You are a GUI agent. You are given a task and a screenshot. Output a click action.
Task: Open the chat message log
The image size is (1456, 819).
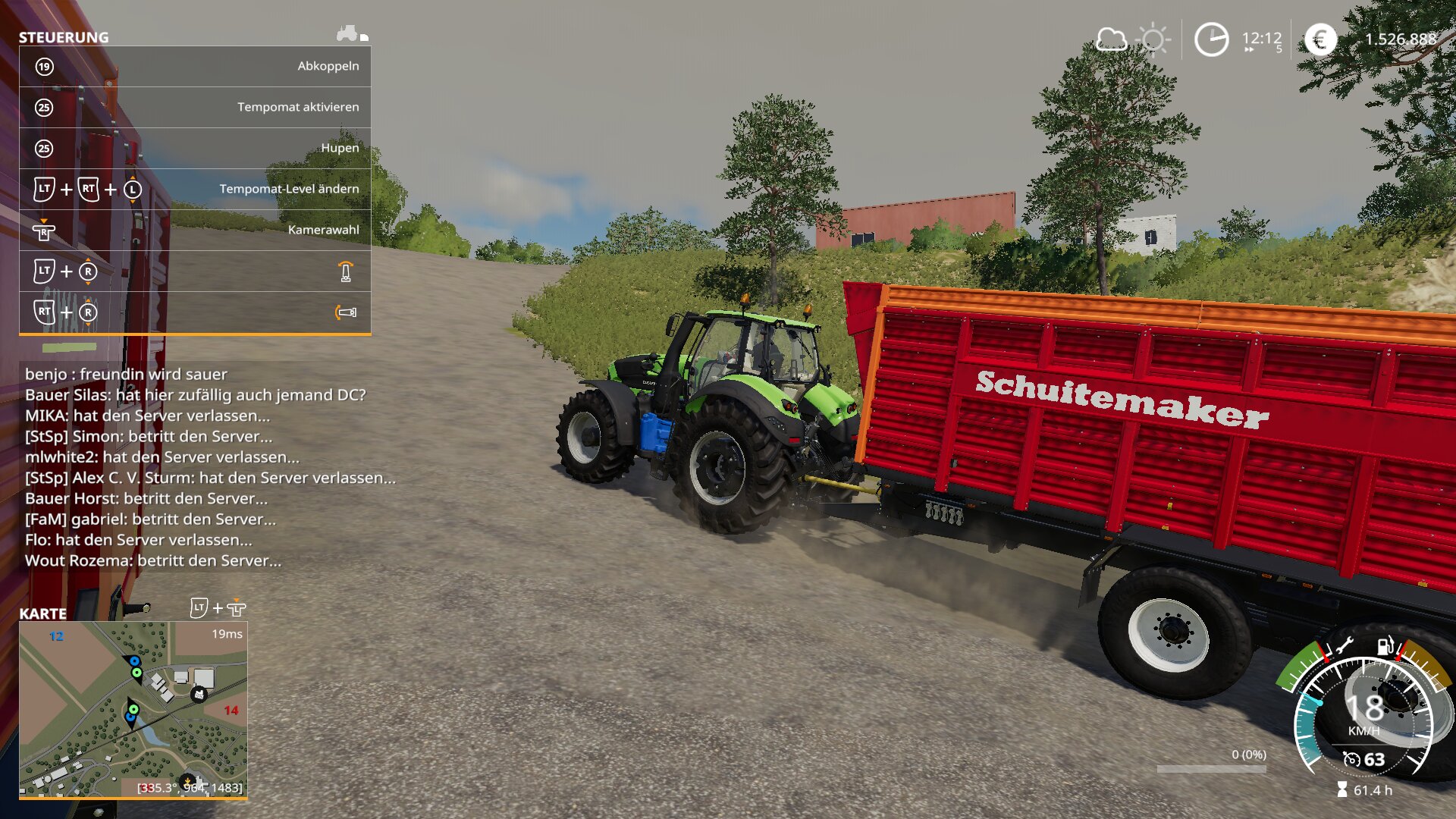(x=209, y=467)
